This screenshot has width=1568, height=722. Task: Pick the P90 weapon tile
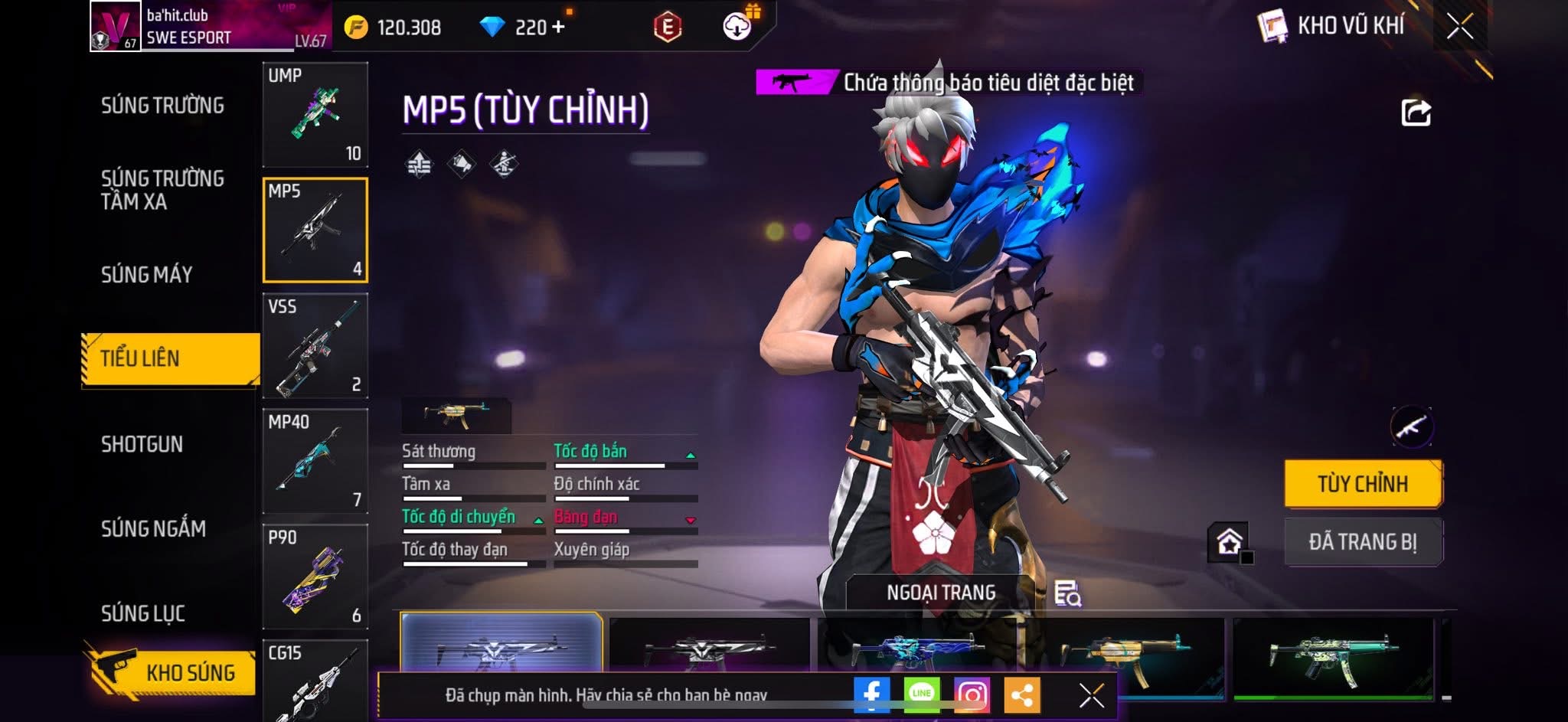click(315, 577)
